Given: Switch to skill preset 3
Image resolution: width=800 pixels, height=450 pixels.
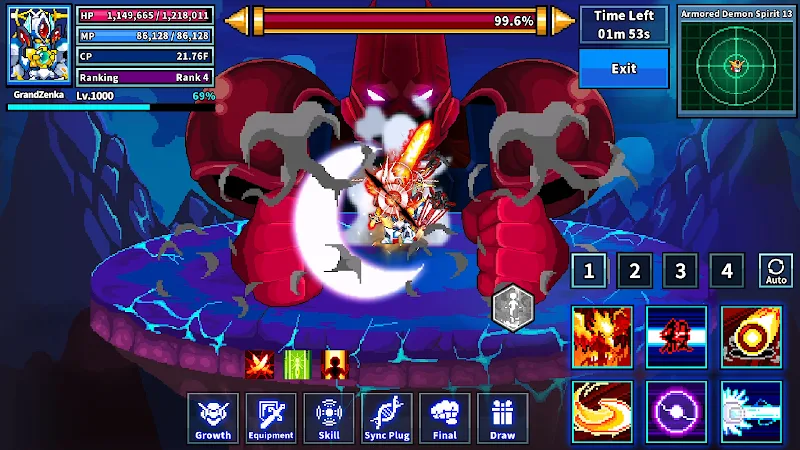Looking at the screenshot, I should 681,270.
